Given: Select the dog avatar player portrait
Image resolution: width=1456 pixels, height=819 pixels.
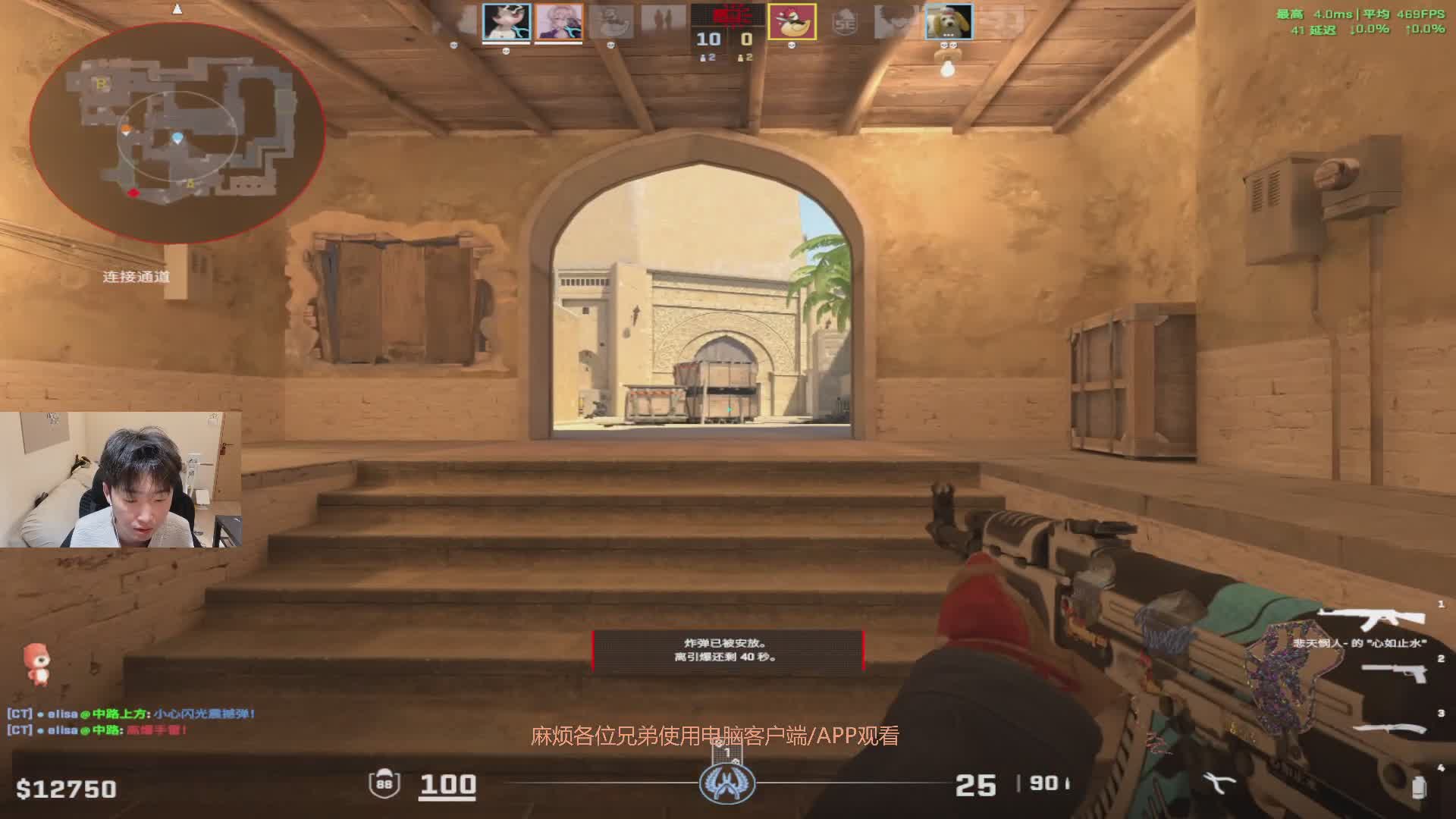Looking at the screenshot, I should [948, 21].
